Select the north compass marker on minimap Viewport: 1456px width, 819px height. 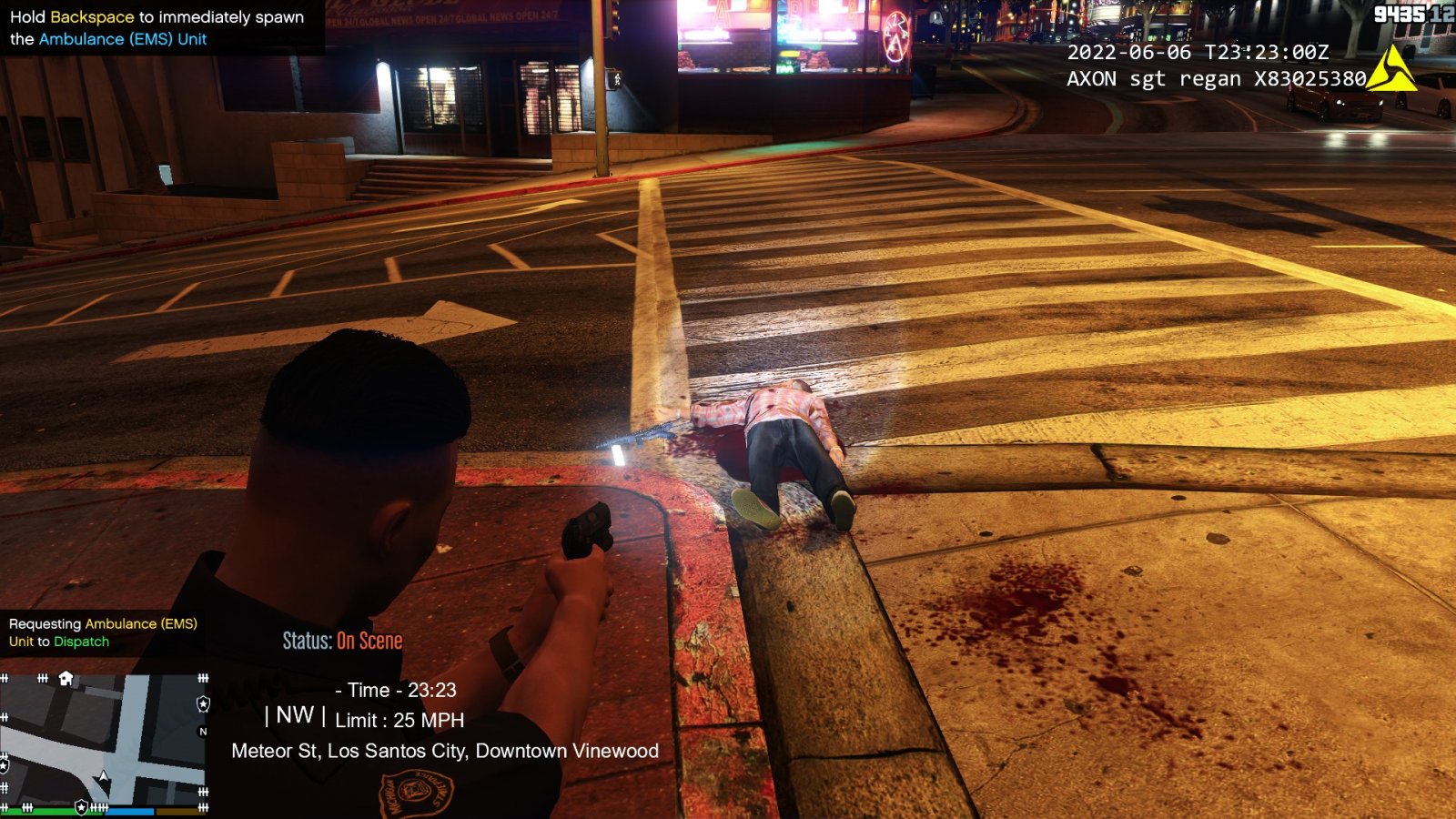pos(203,731)
